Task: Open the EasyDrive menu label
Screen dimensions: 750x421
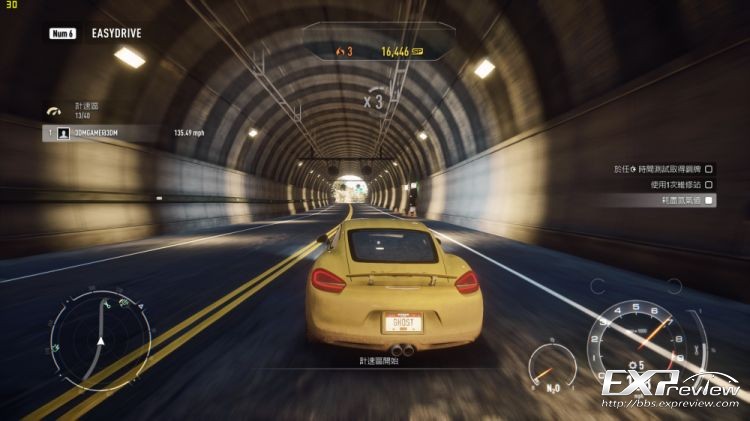Action: click(114, 33)
